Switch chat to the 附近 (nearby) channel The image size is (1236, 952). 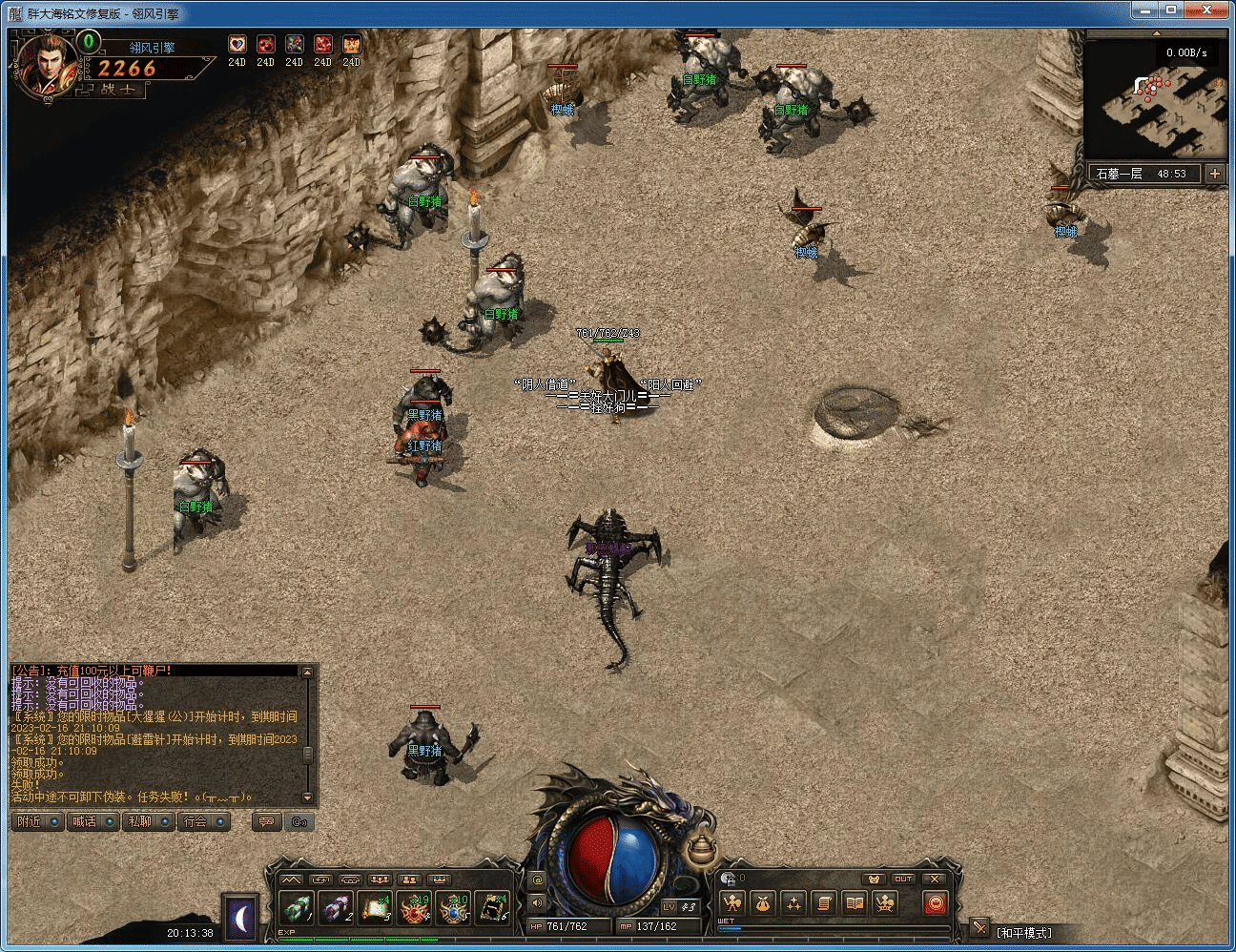tap(38, 821)
